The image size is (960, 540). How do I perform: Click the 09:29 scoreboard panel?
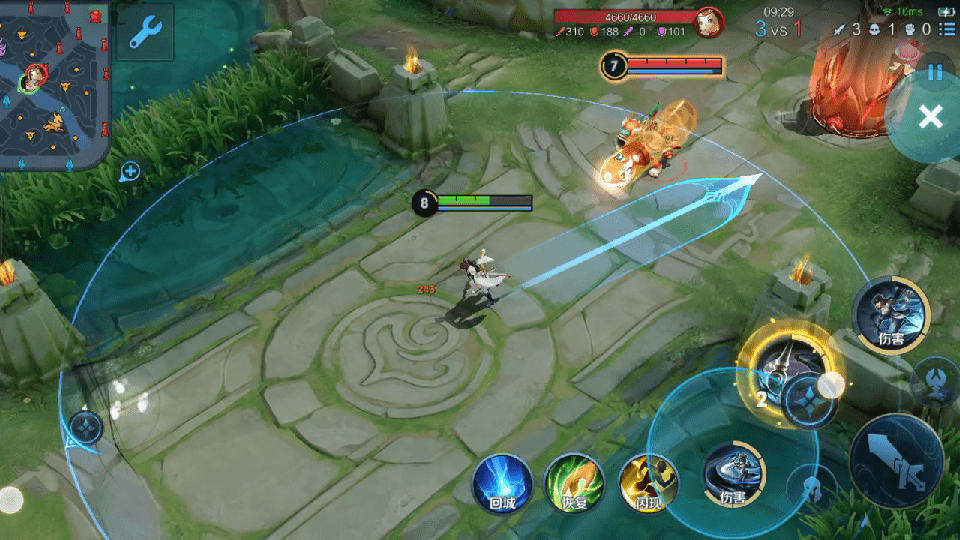pos(778,22)
